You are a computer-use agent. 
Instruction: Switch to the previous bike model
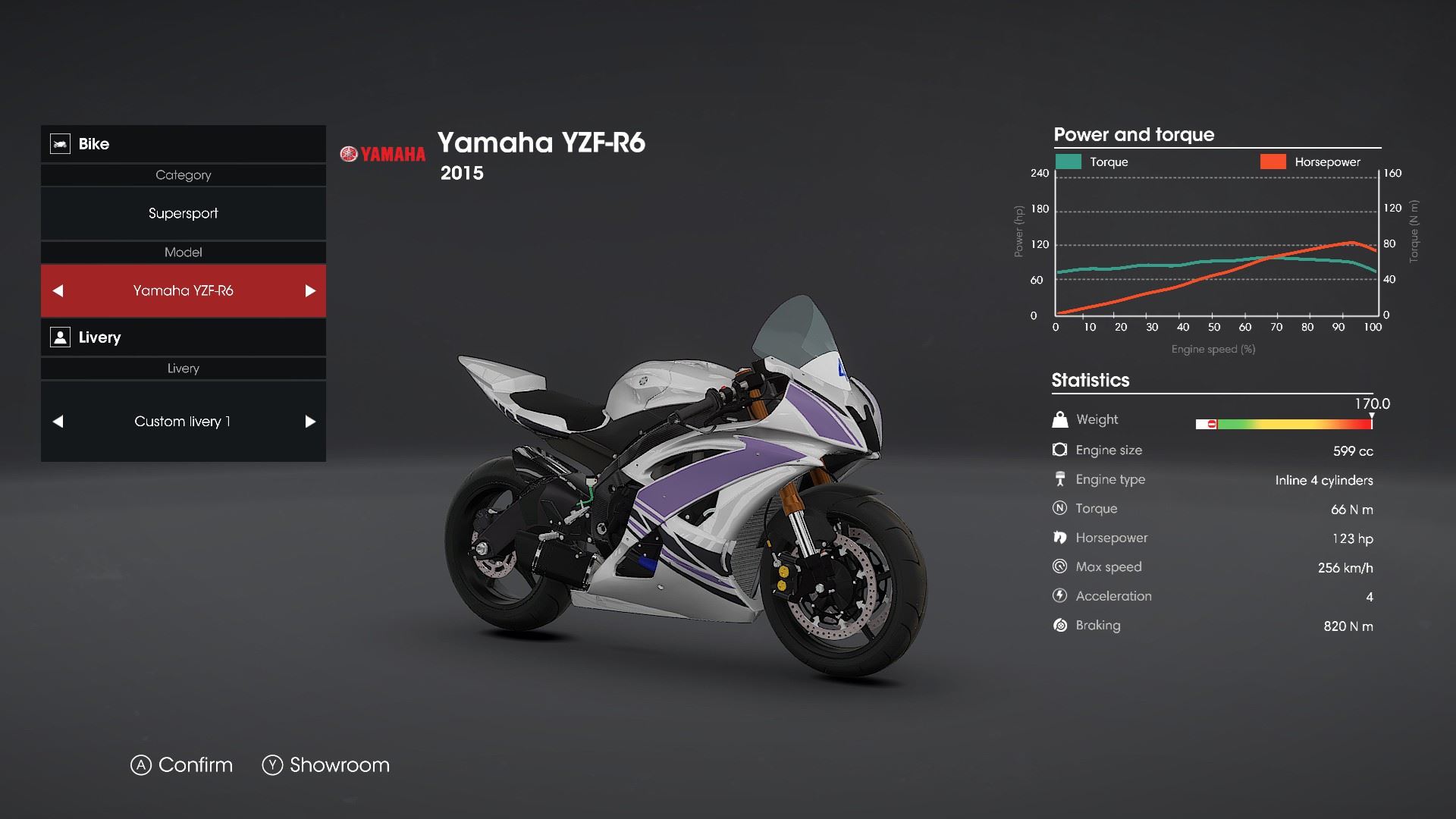coord(58,291)
